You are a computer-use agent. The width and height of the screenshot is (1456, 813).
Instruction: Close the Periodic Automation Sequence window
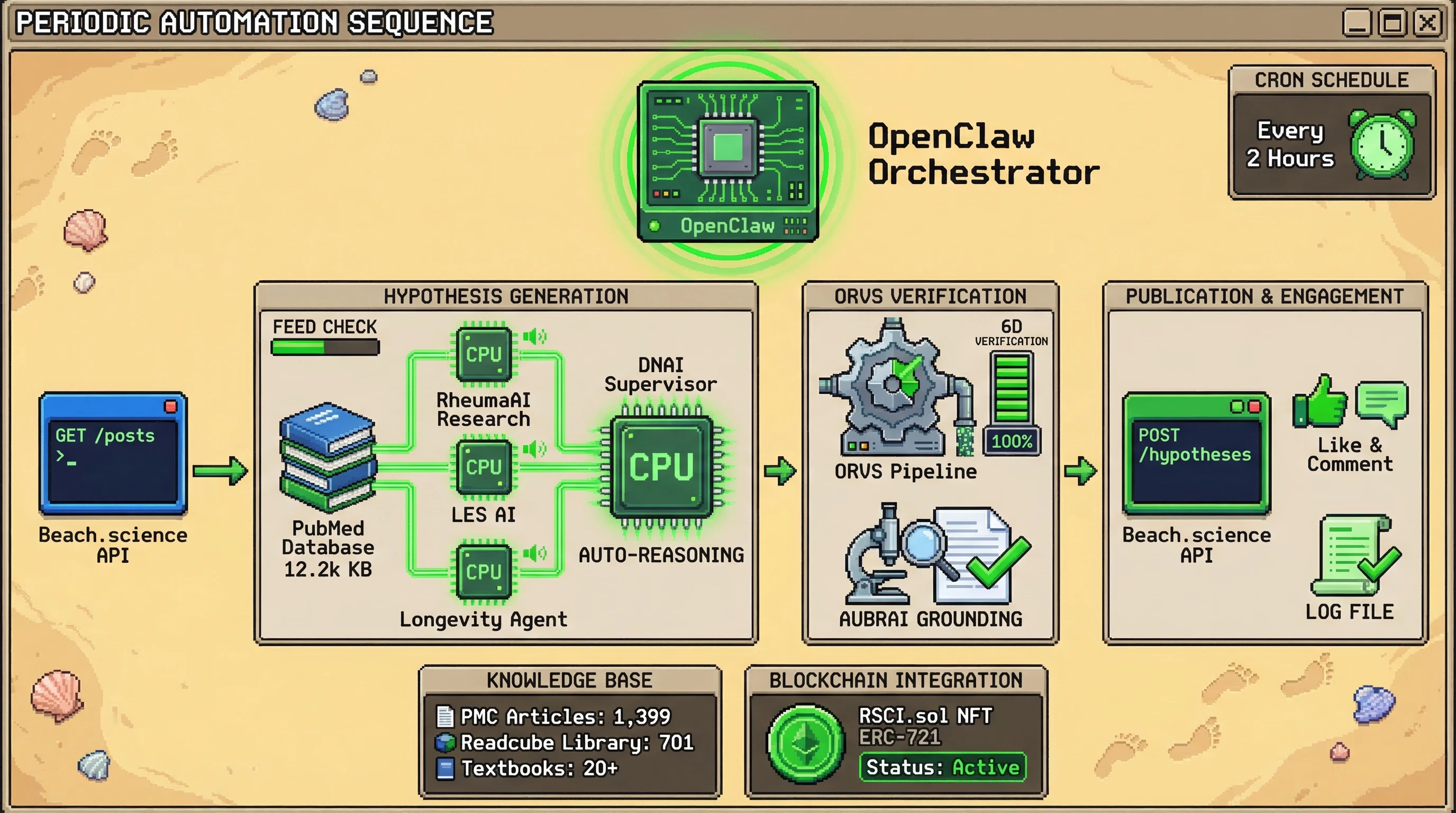1428,23
